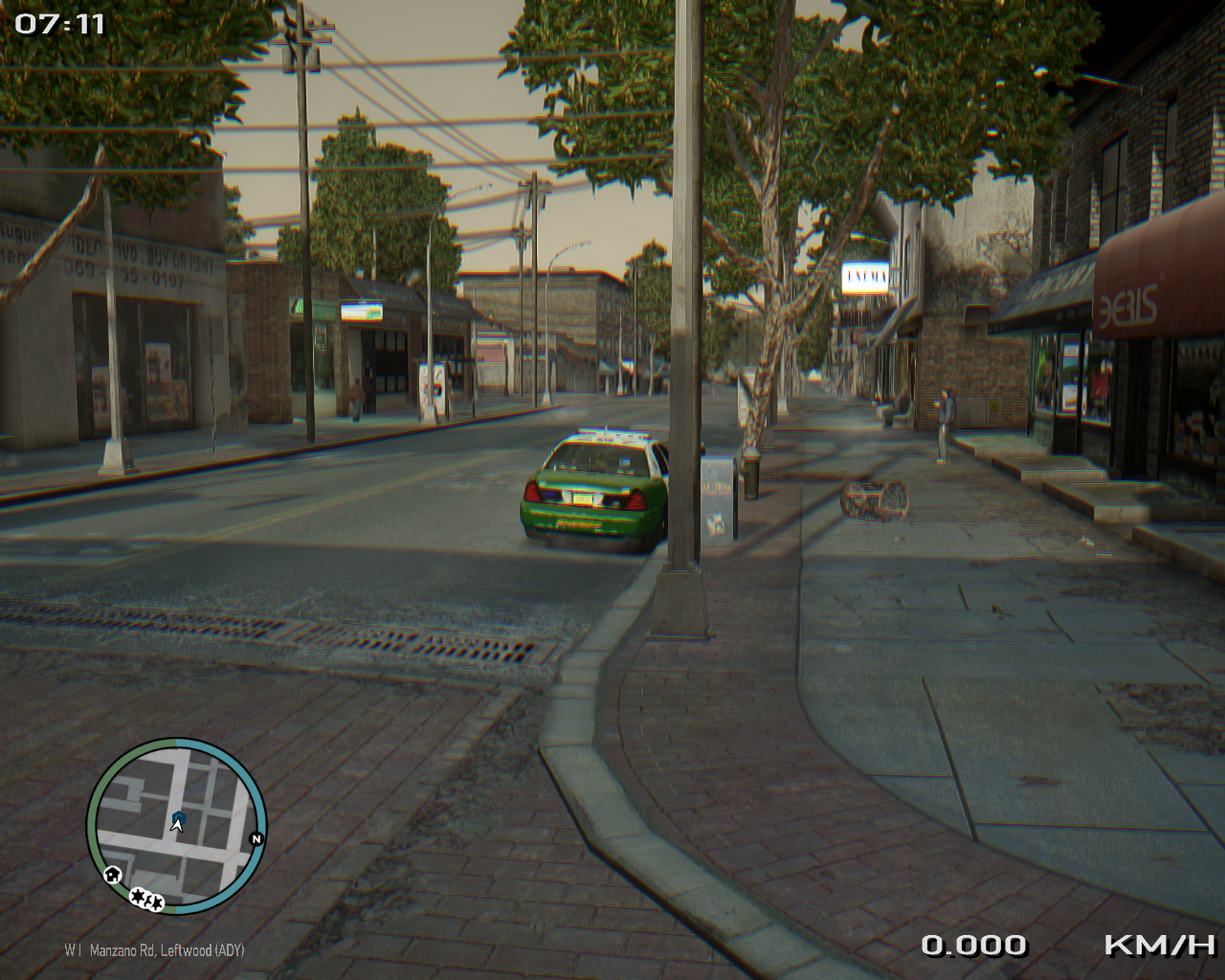1225x980 pixels.
Task: Click the white player arrow on the minimap
Action: (x=177, y=824)
